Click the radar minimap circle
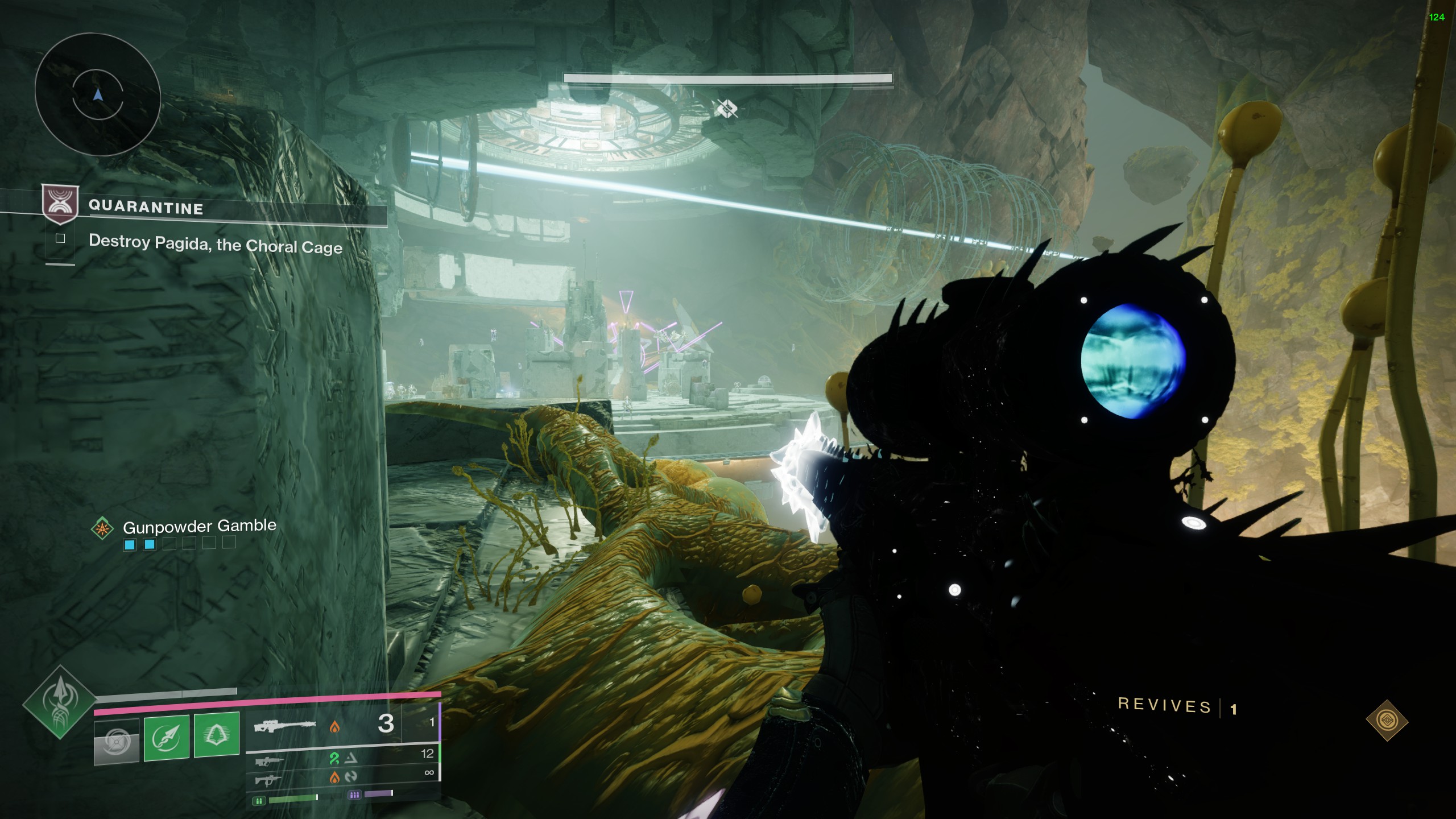The height and width of the screenshot is (819, 1456). (97, 94)
